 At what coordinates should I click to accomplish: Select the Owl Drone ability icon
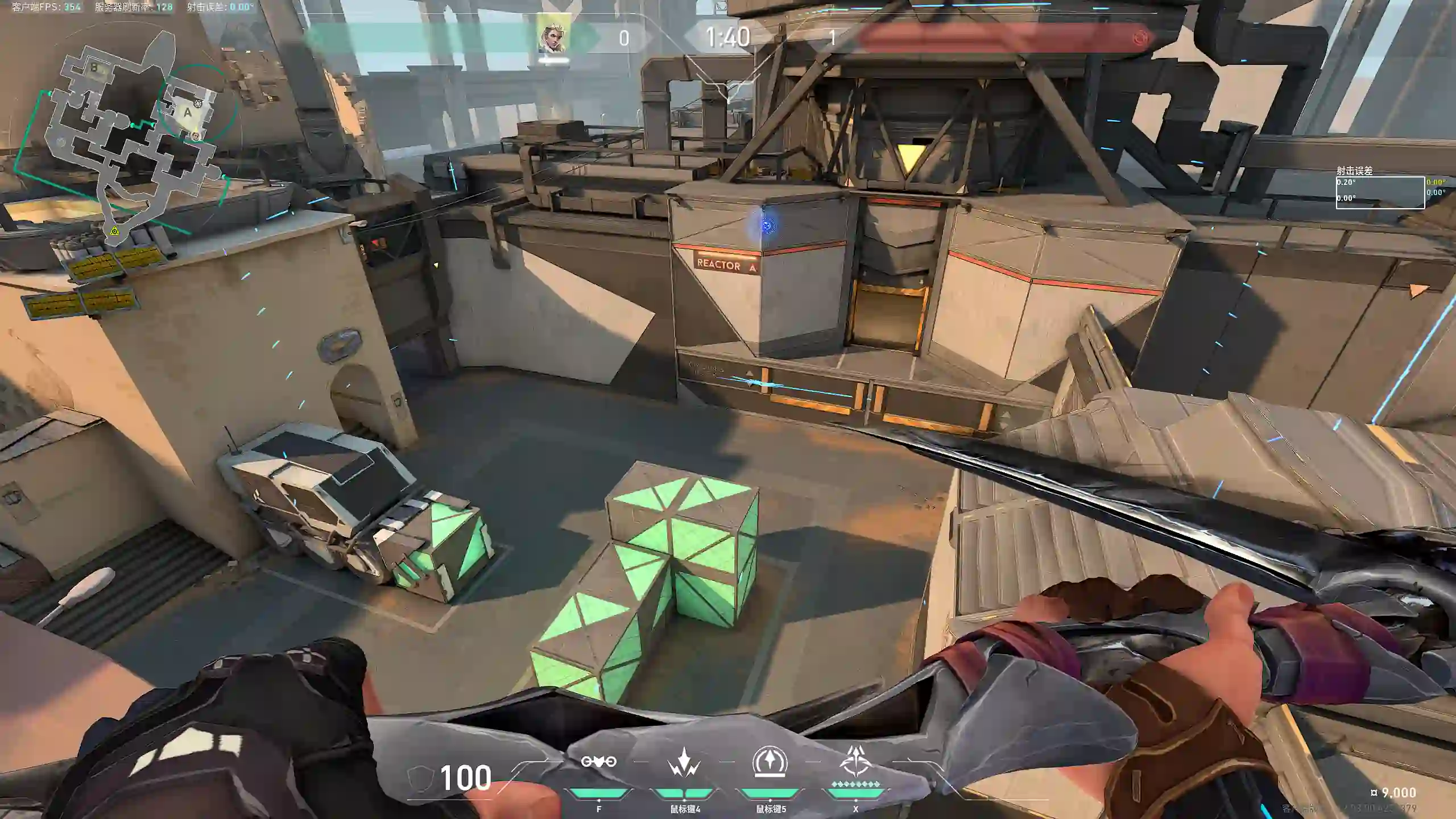598,762
